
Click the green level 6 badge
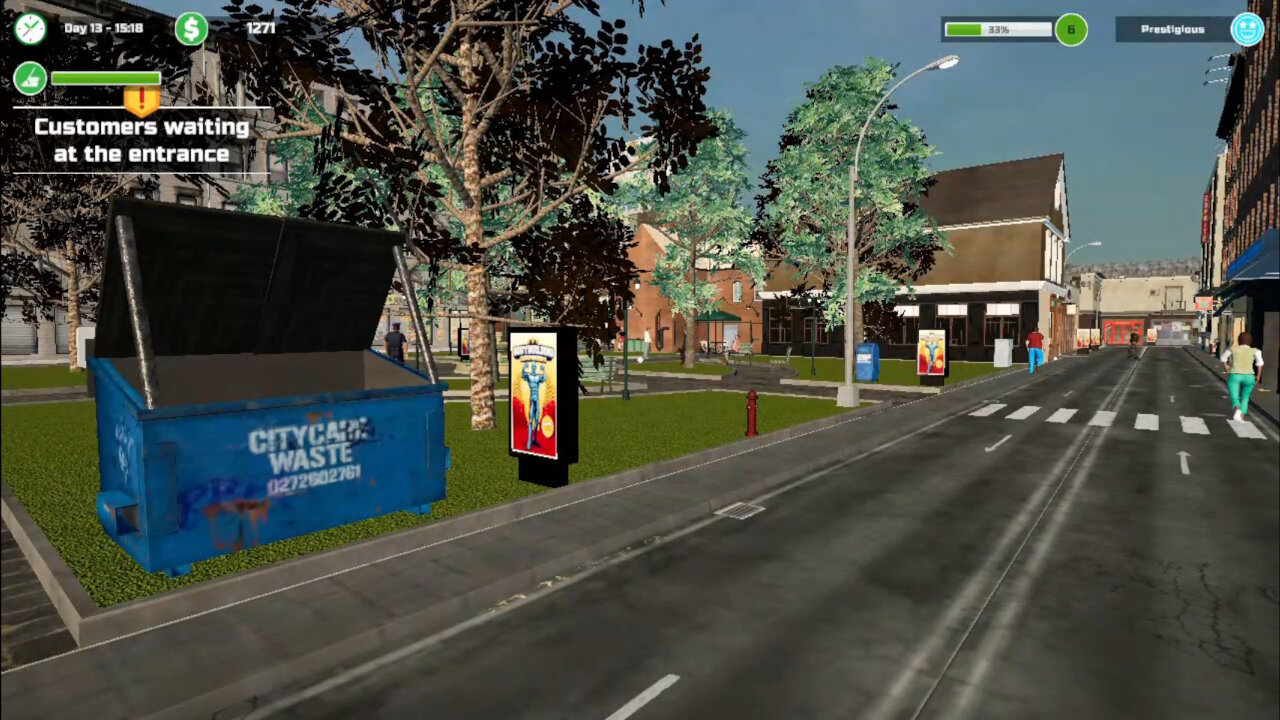[1071, 30]
